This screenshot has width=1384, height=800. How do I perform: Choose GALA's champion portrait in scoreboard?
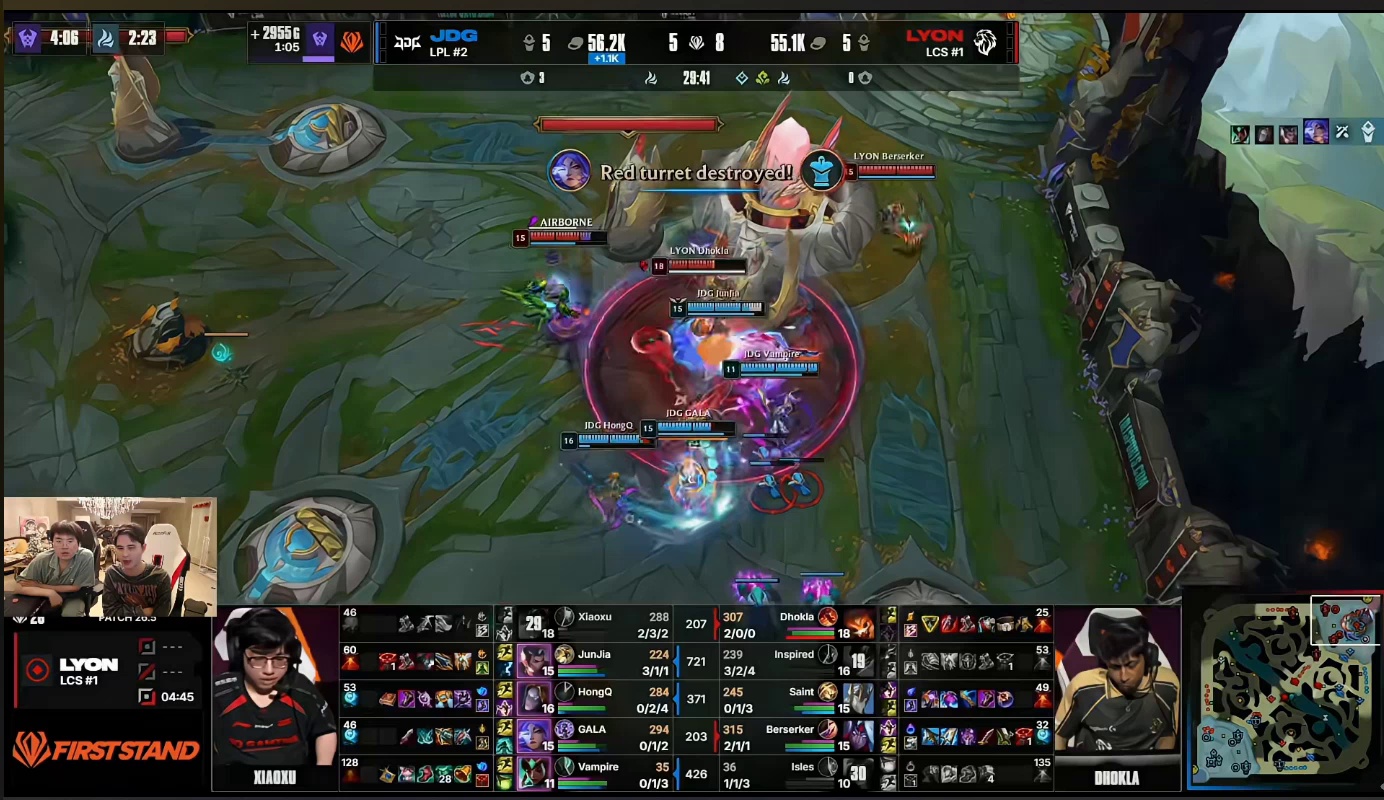(x=535, y=736)
